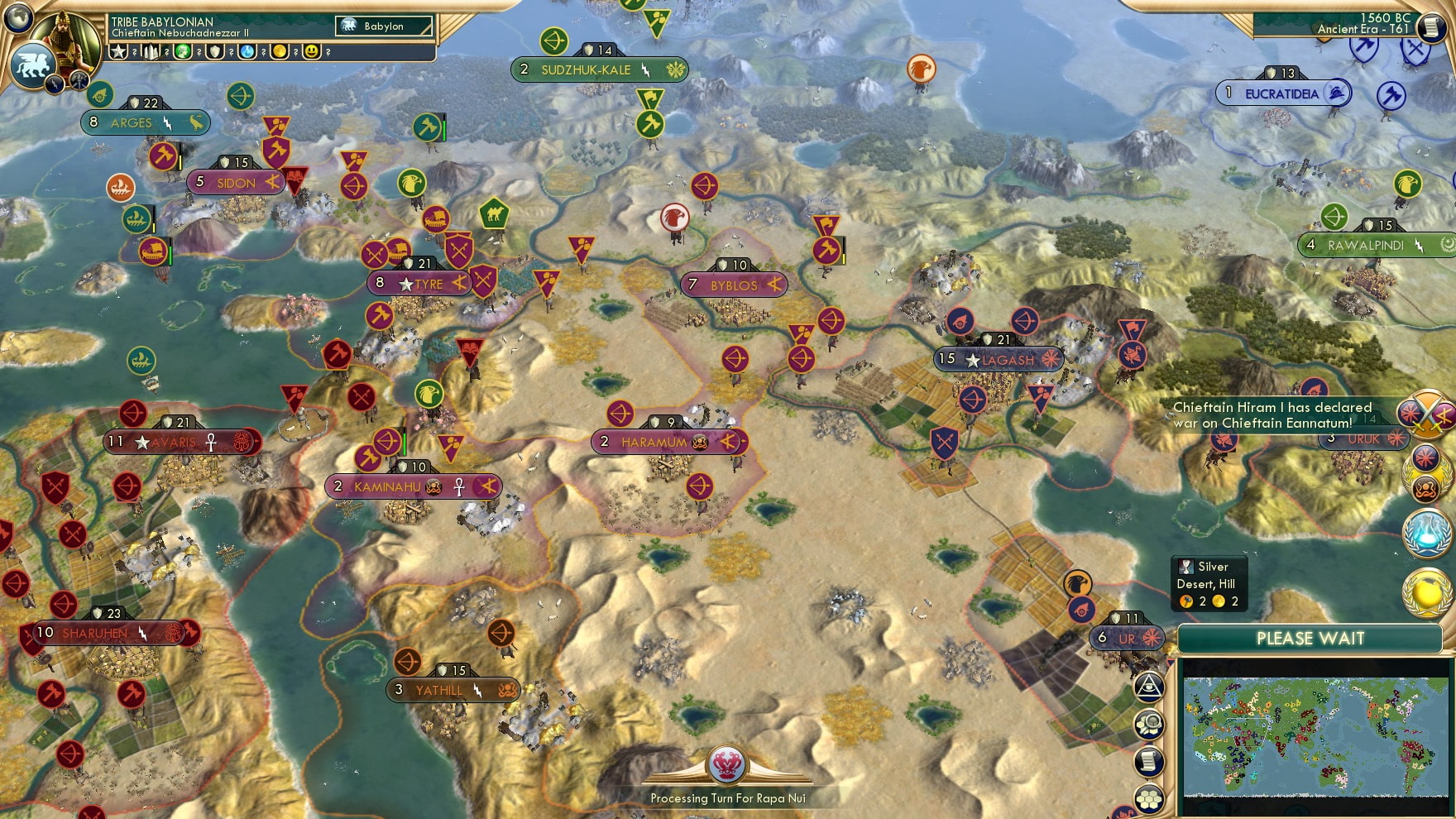Toggle strategic view with the eye-pyramid icon
Viewport: 1456px width, 819px height.
[x=1150, y=687]
